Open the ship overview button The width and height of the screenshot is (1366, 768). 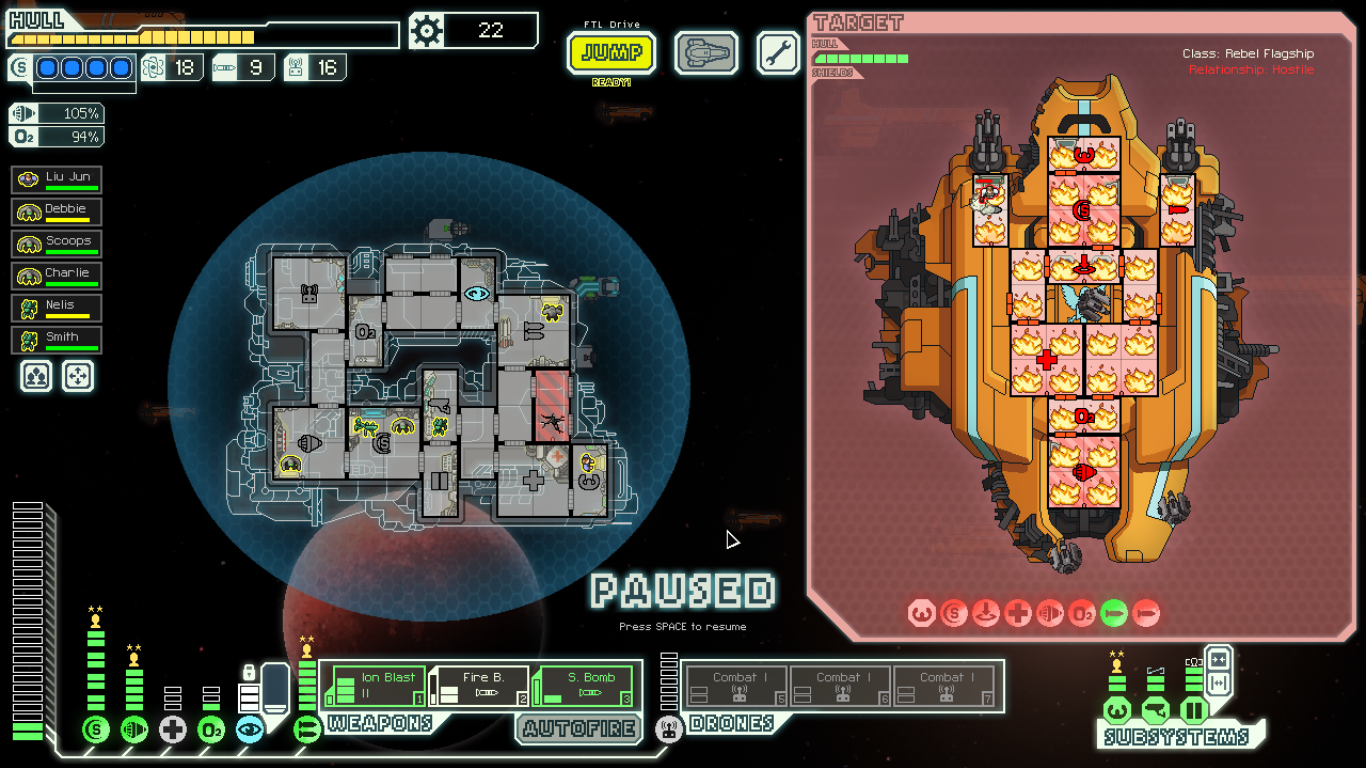click(706, 52)
